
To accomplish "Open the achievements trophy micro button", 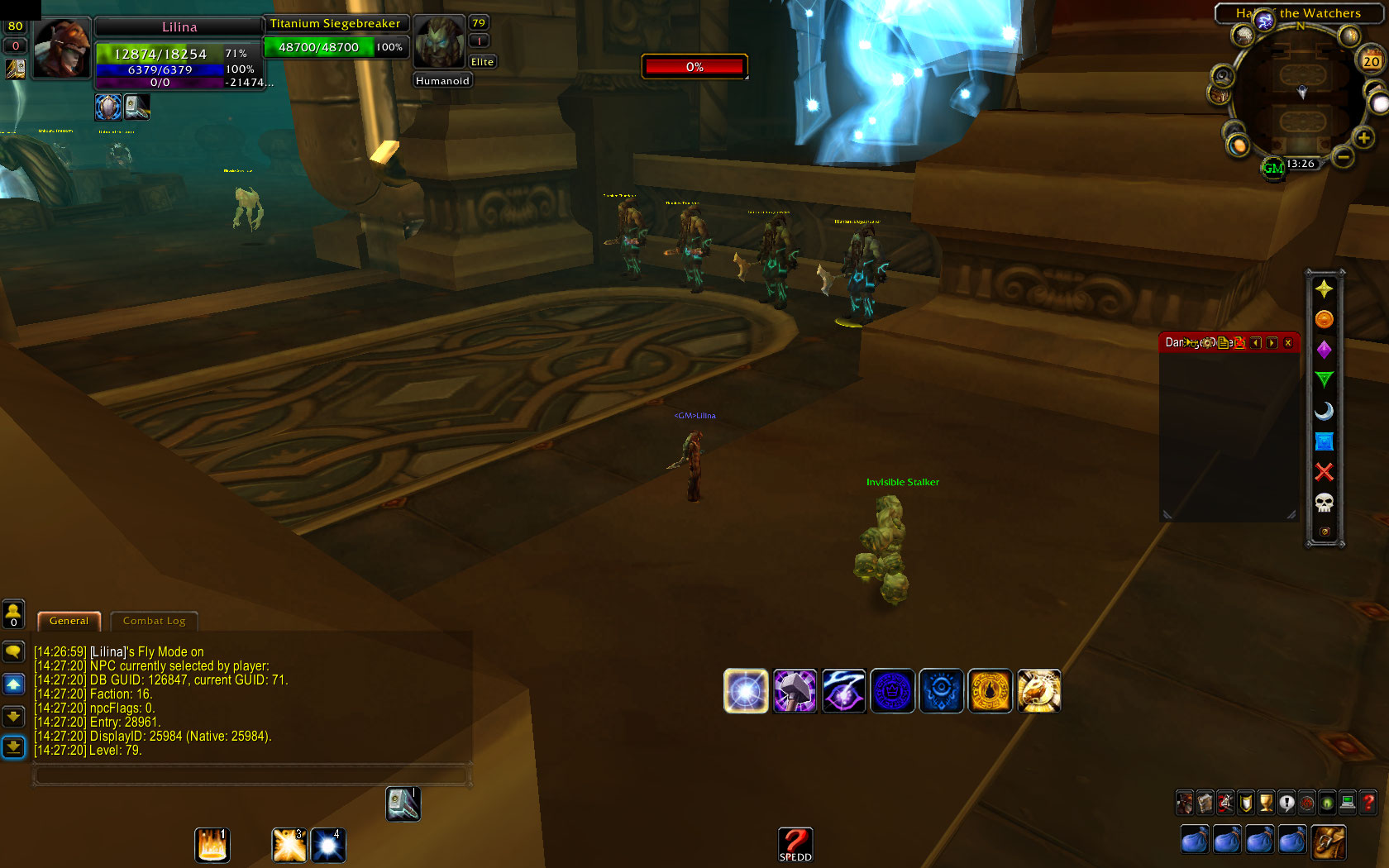I will click(x=1265, y=803).
